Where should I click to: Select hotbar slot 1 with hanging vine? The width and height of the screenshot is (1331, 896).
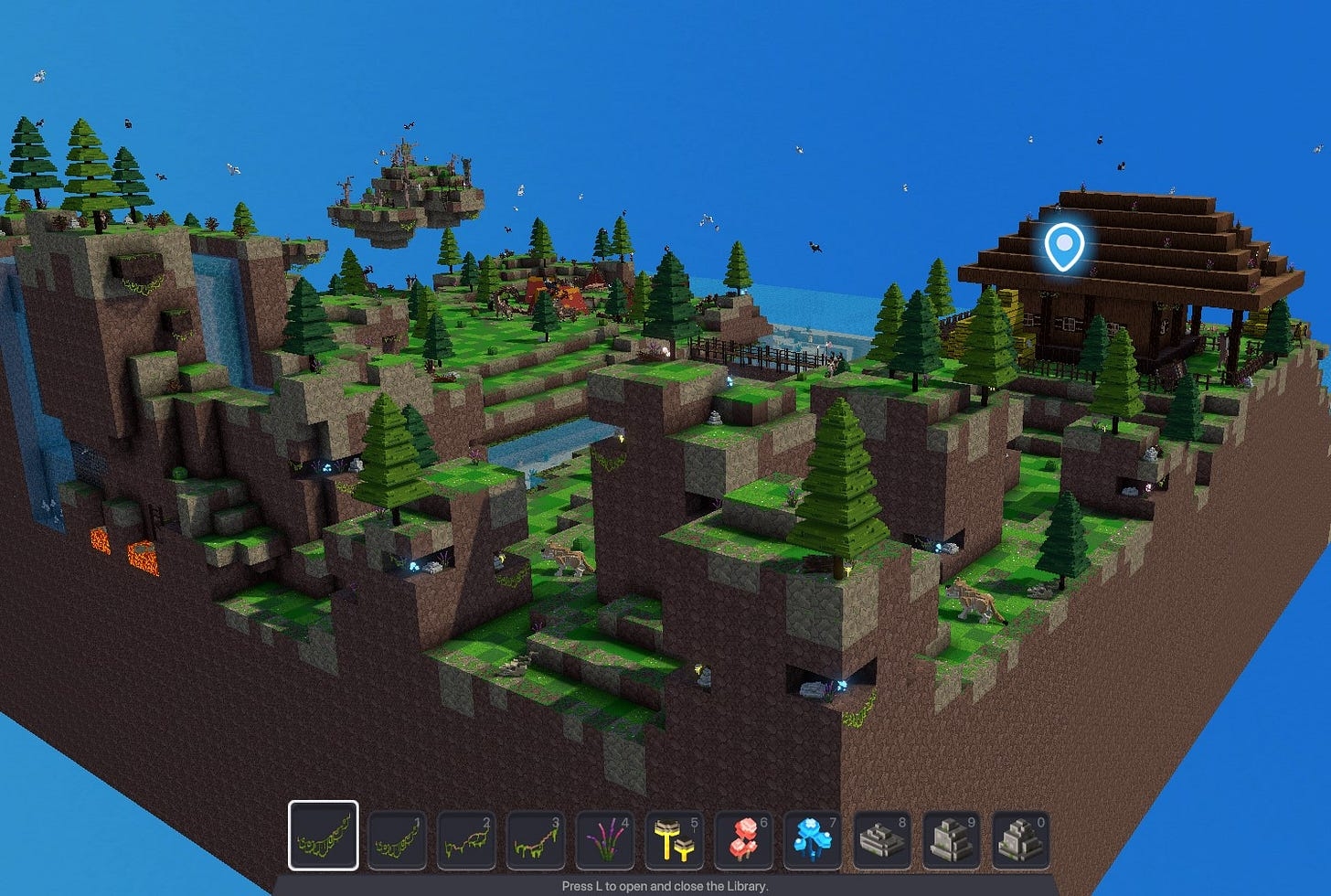(398, 839)
